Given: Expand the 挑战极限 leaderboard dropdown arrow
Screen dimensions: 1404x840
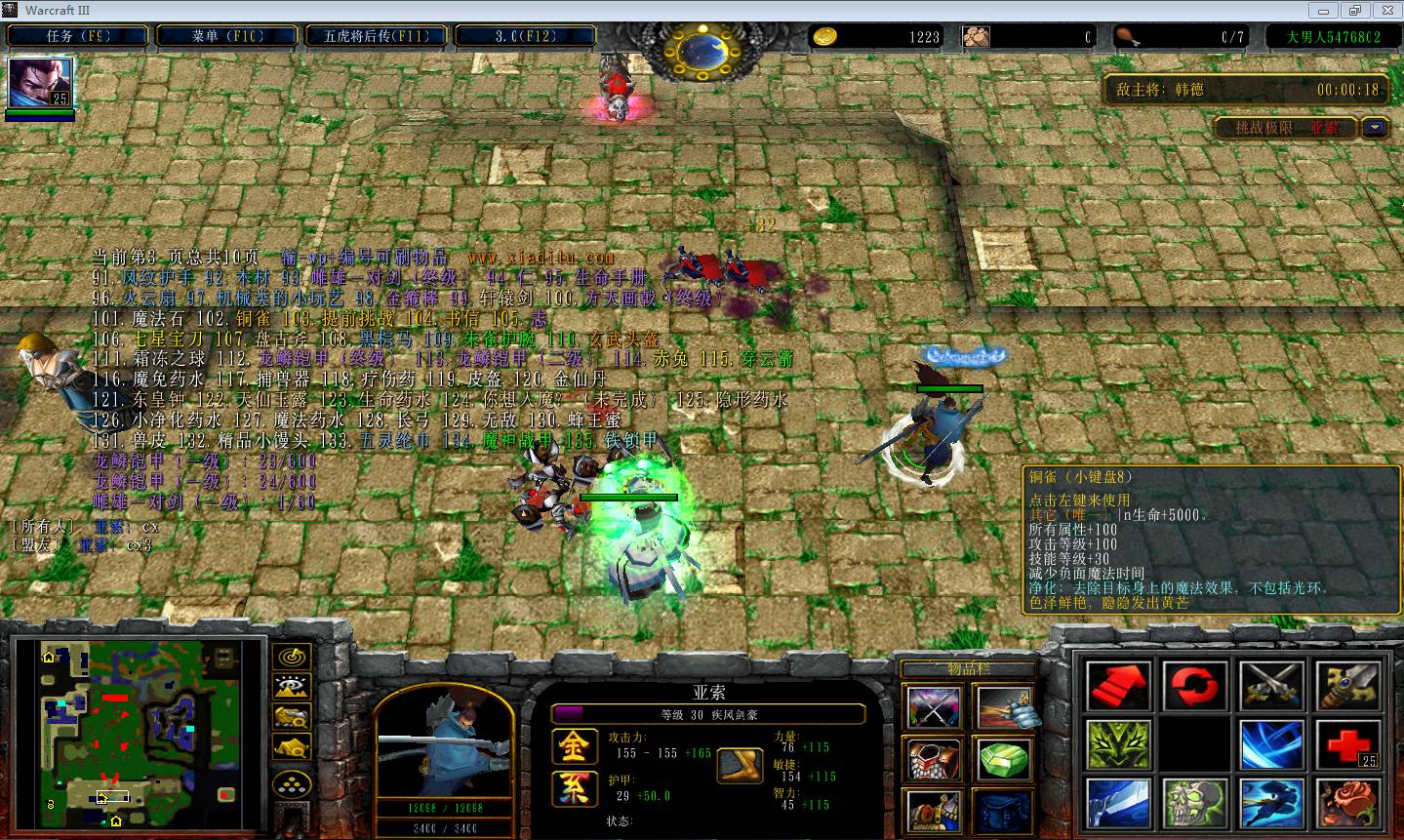Looking at the screenshot, I should (x=1376, y=128).
